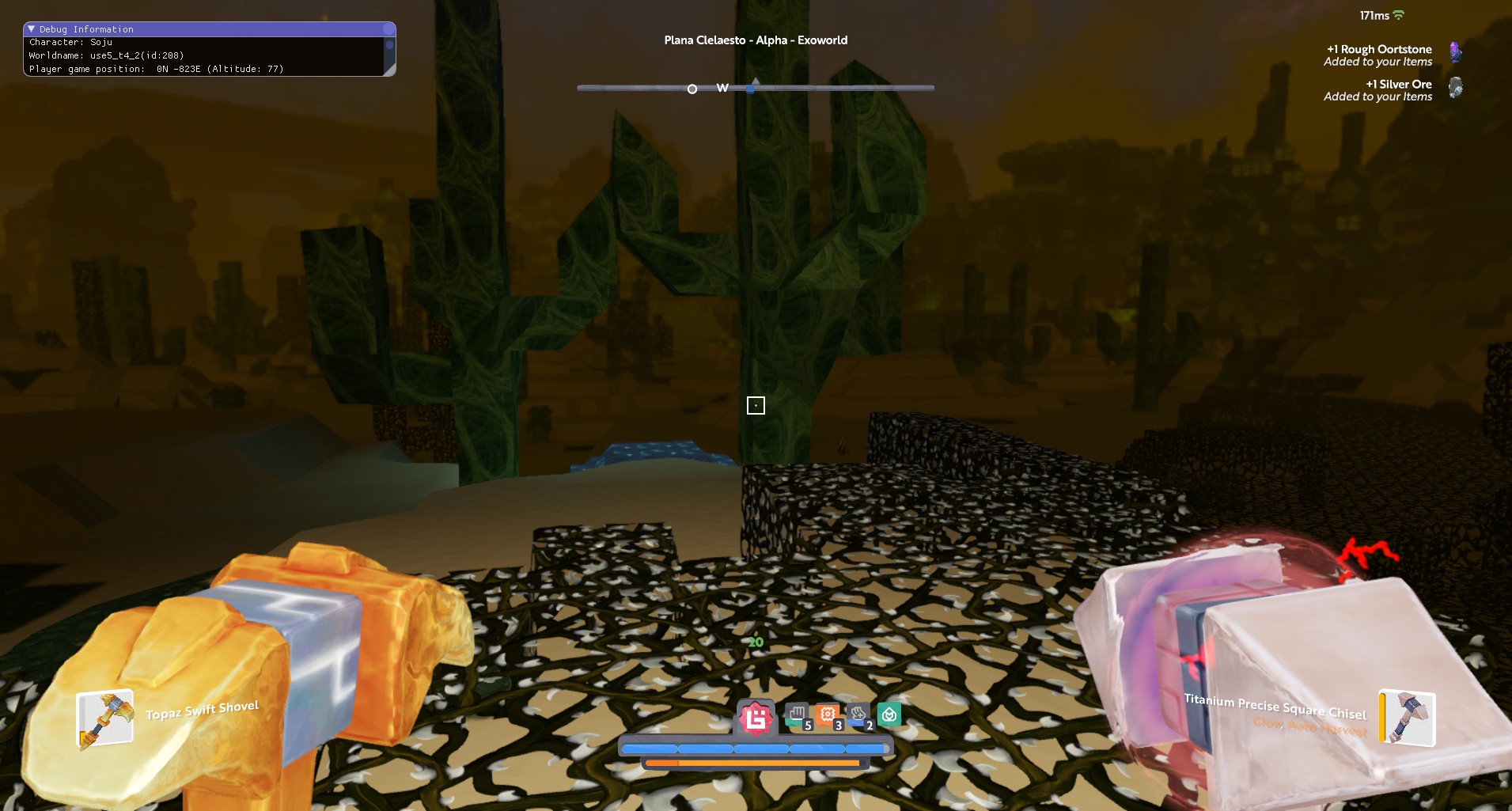1512x811 pixels.
Task: Click the blue hand-plus buff icon
Action: (x=858, y=715)
